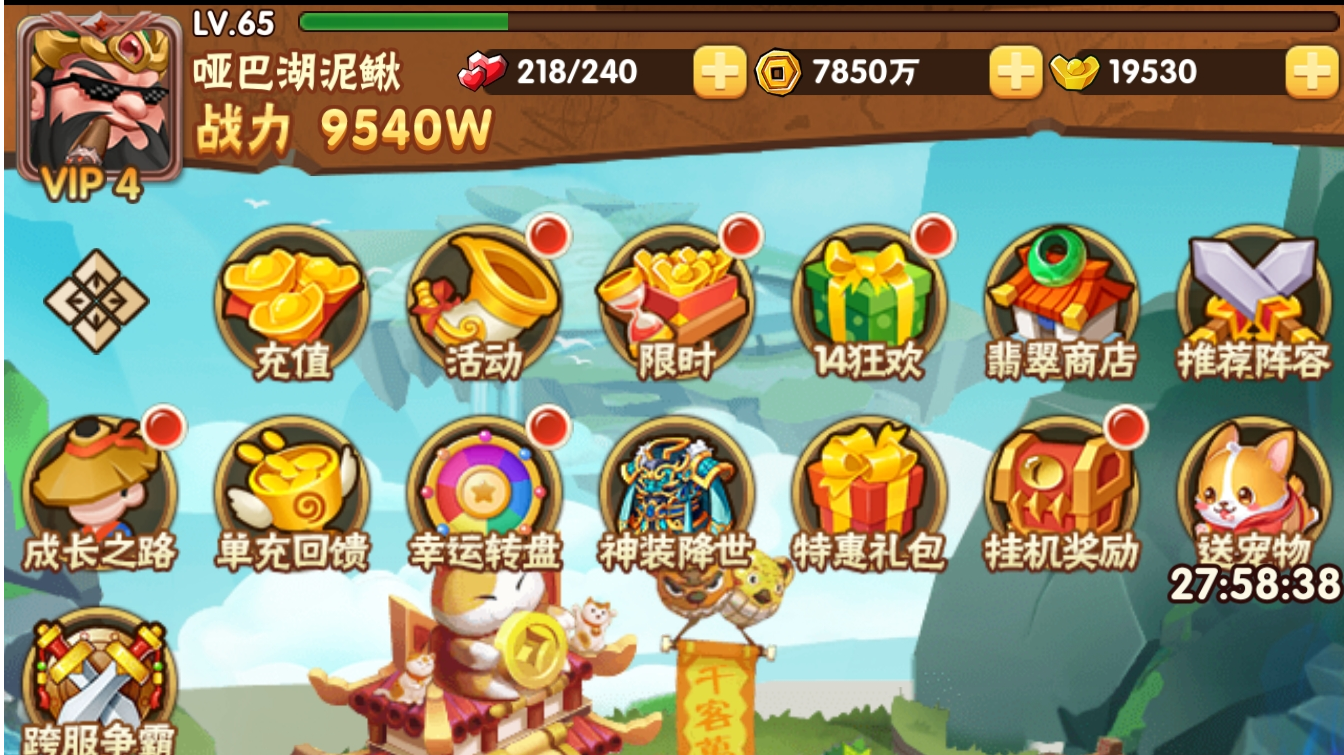1344x755 pixels.
Task: Add hearts via plus beside 218/240
Action: (x=719, y=72)
